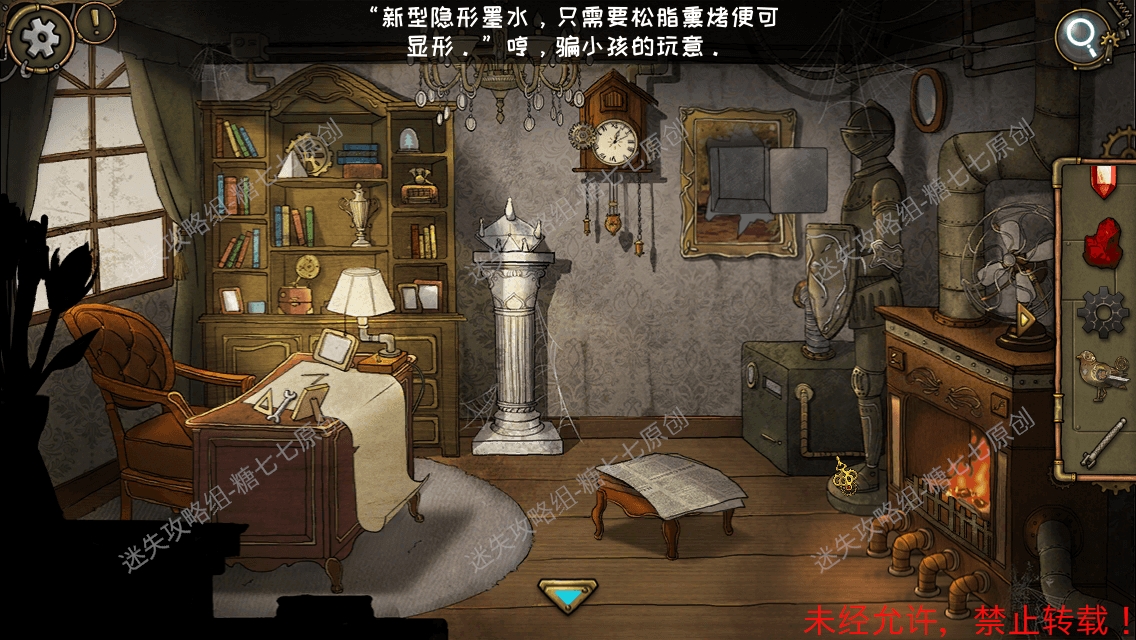Choose the mechanical brass bird item
This screenshot has height=640, width=1136.
[x=1102, y=375]
